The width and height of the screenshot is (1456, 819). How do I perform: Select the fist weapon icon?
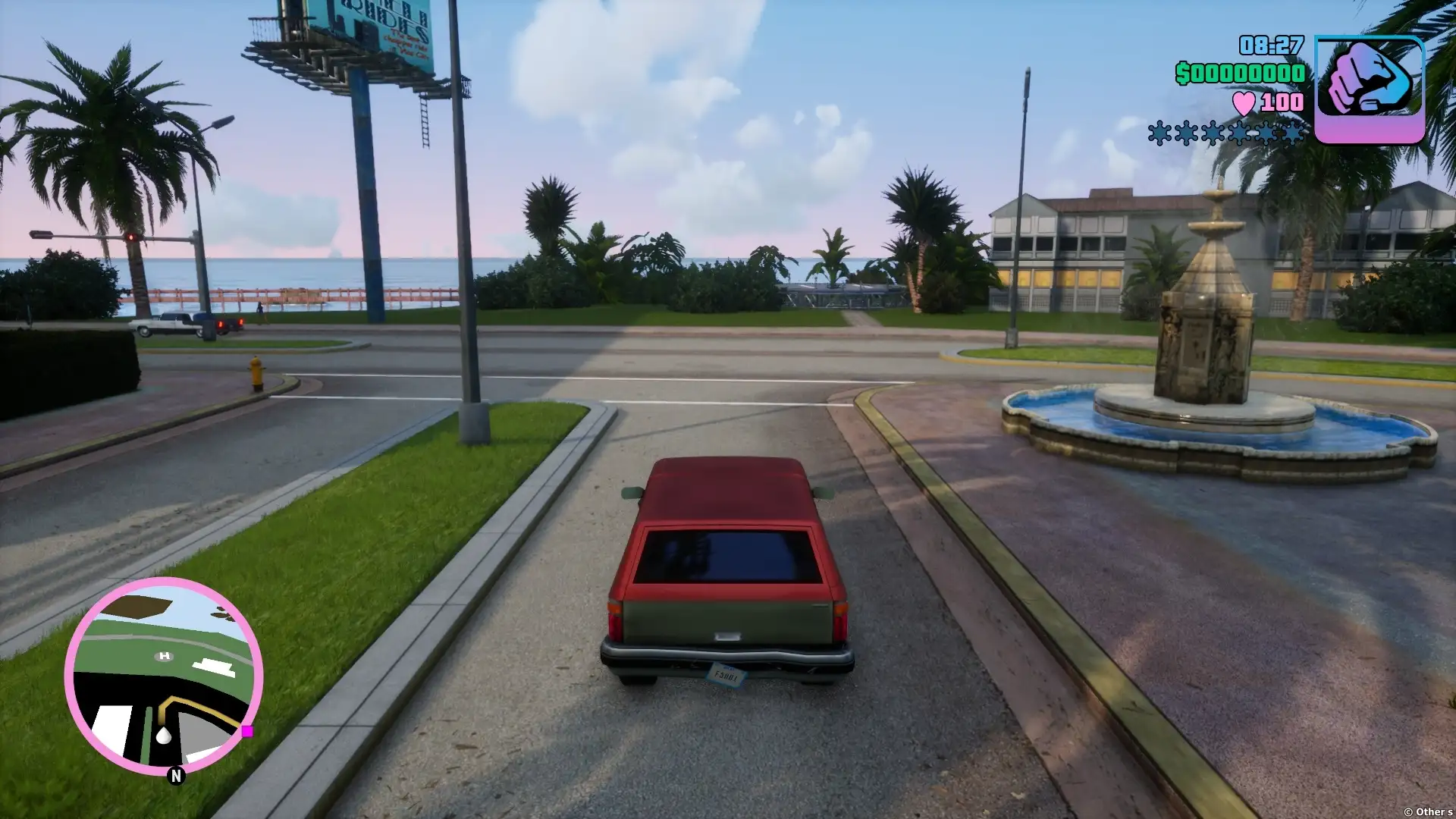1369,89
